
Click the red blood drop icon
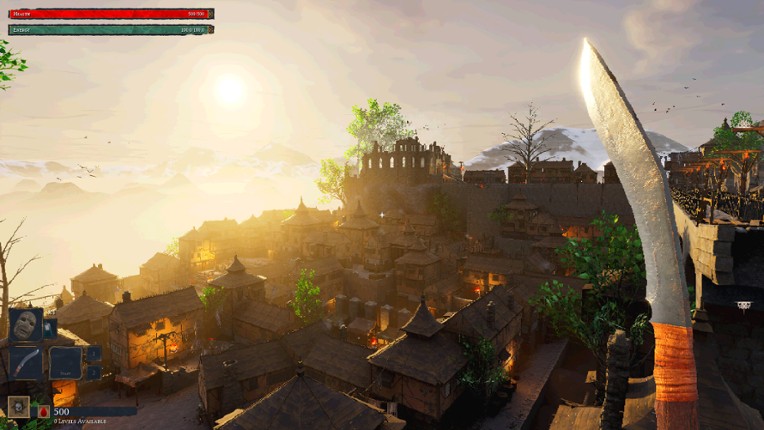[x=44, y=411]
